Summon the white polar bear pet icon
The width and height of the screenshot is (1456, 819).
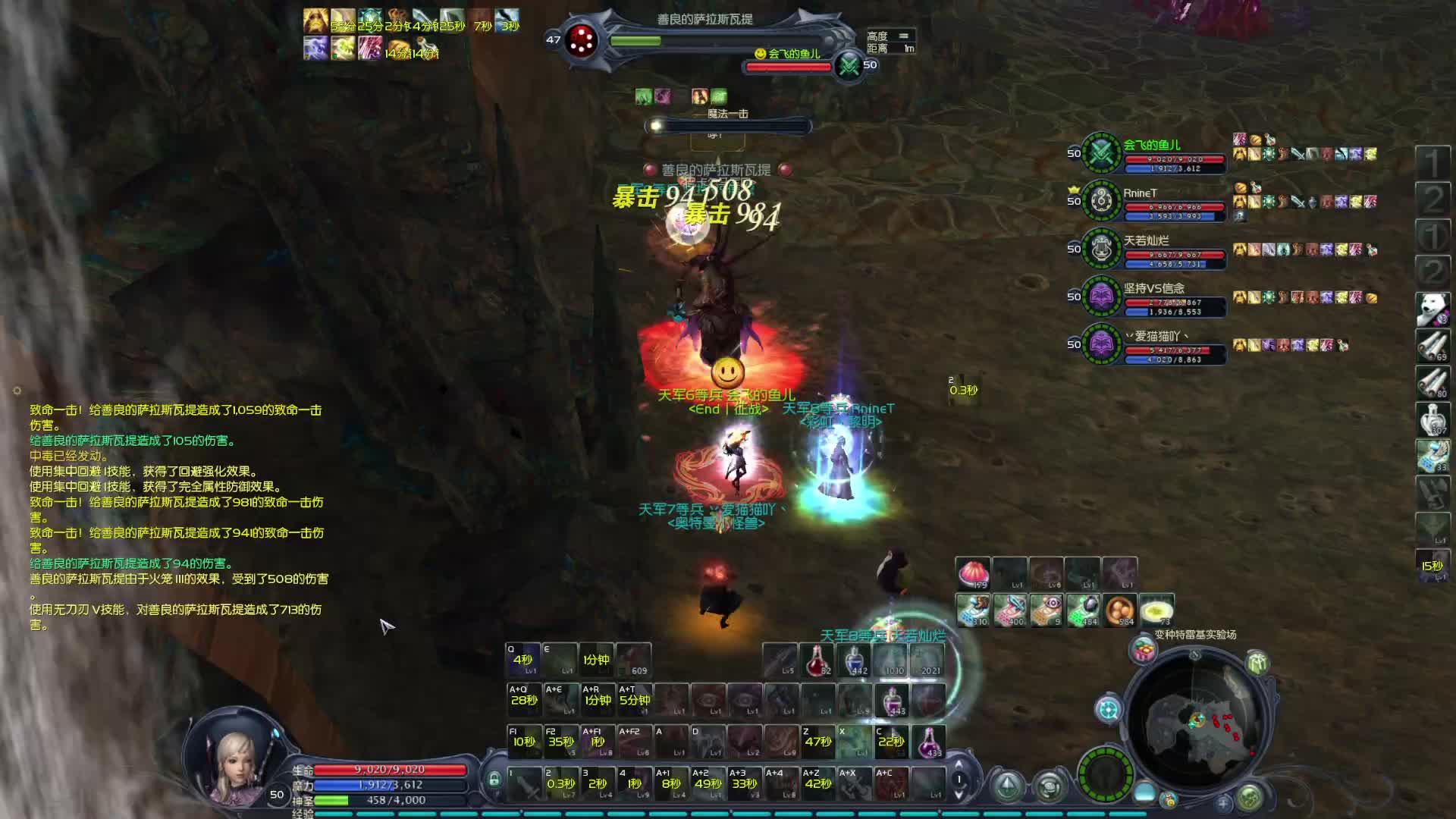(x=1432, y=309)
